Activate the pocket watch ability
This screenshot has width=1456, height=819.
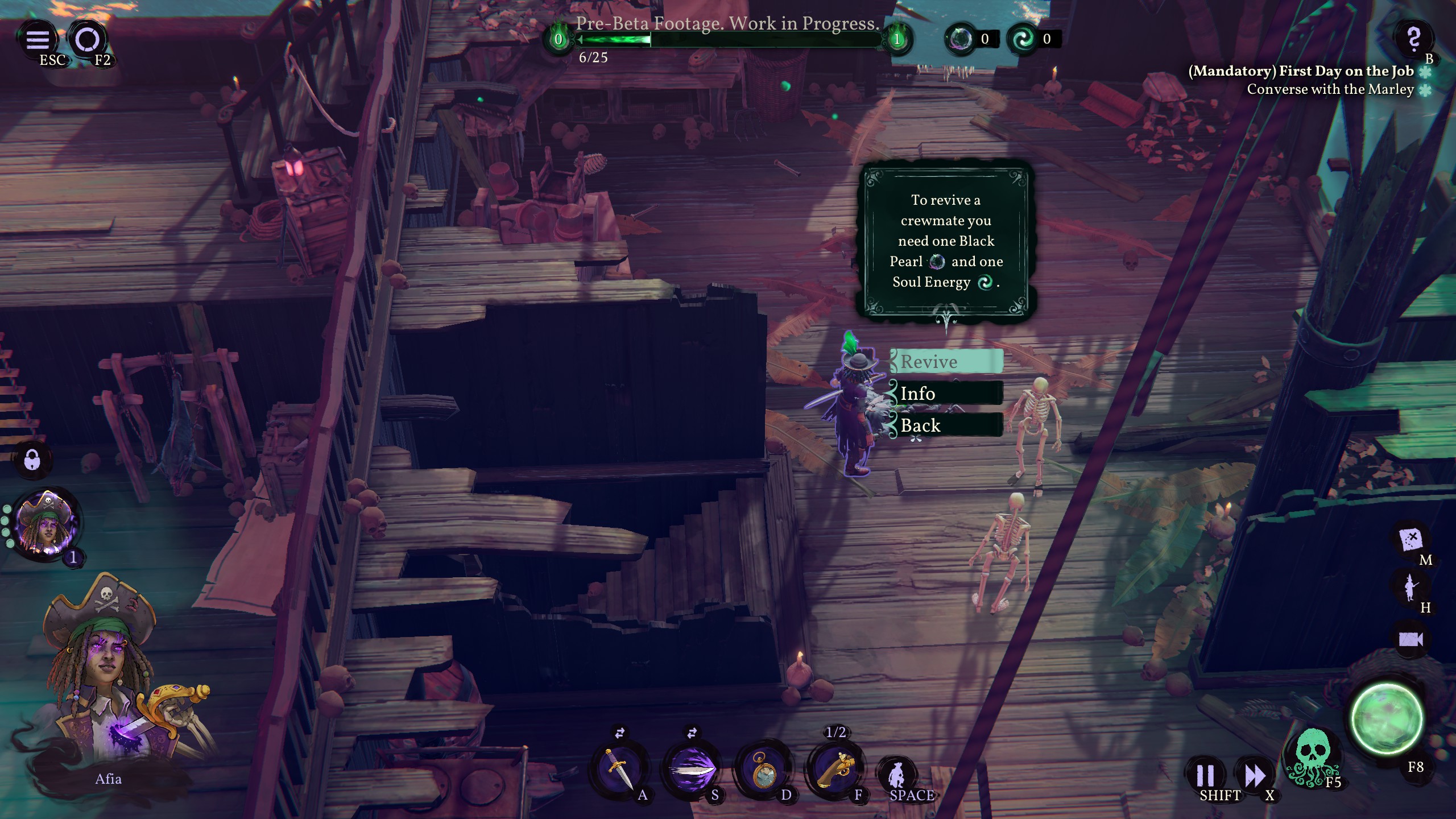point(764,770)
